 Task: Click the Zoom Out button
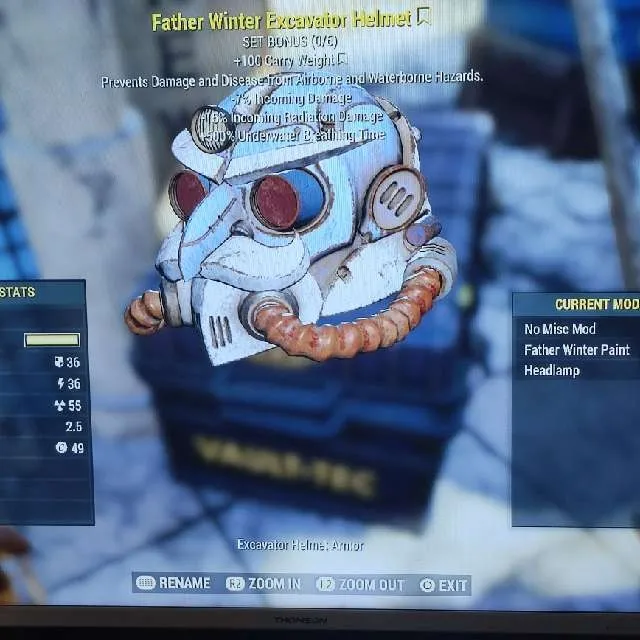pyautogui.click(x=360, y=584)
